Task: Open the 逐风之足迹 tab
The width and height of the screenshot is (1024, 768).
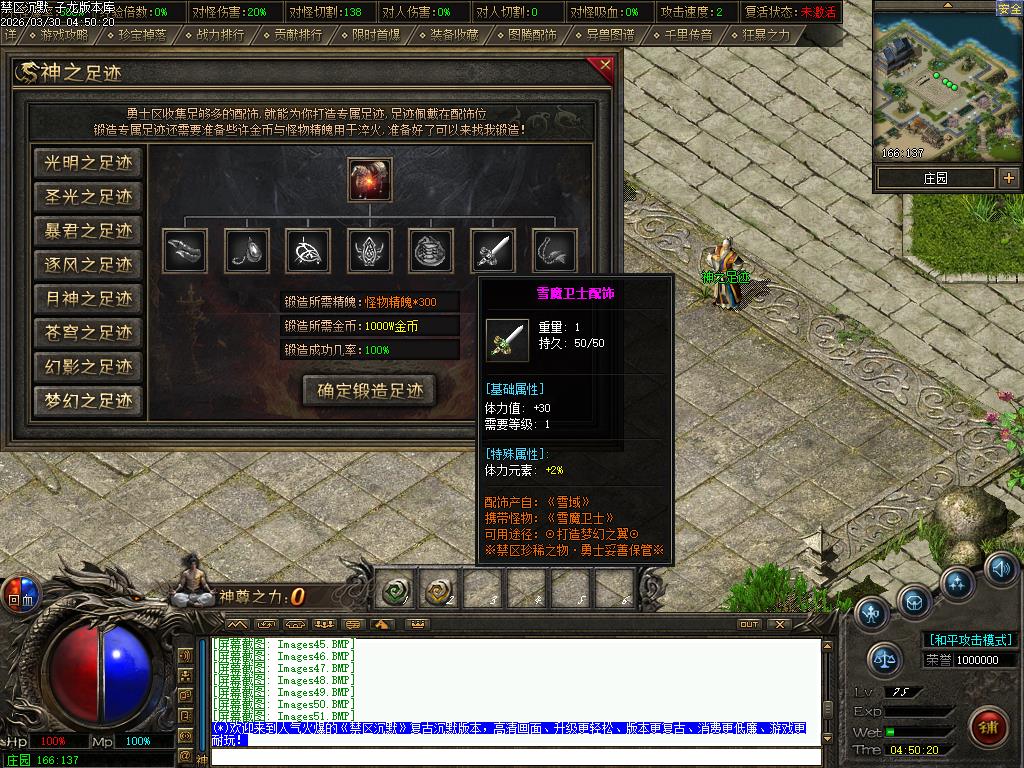Action: click(88, 265)
